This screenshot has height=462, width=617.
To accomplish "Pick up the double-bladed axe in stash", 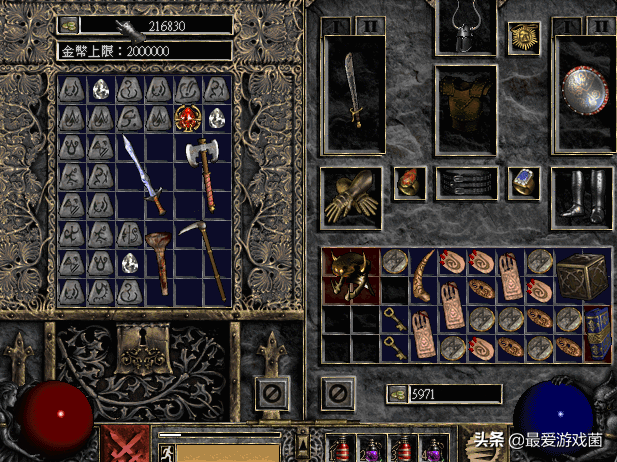I will [x=202, y=170].
